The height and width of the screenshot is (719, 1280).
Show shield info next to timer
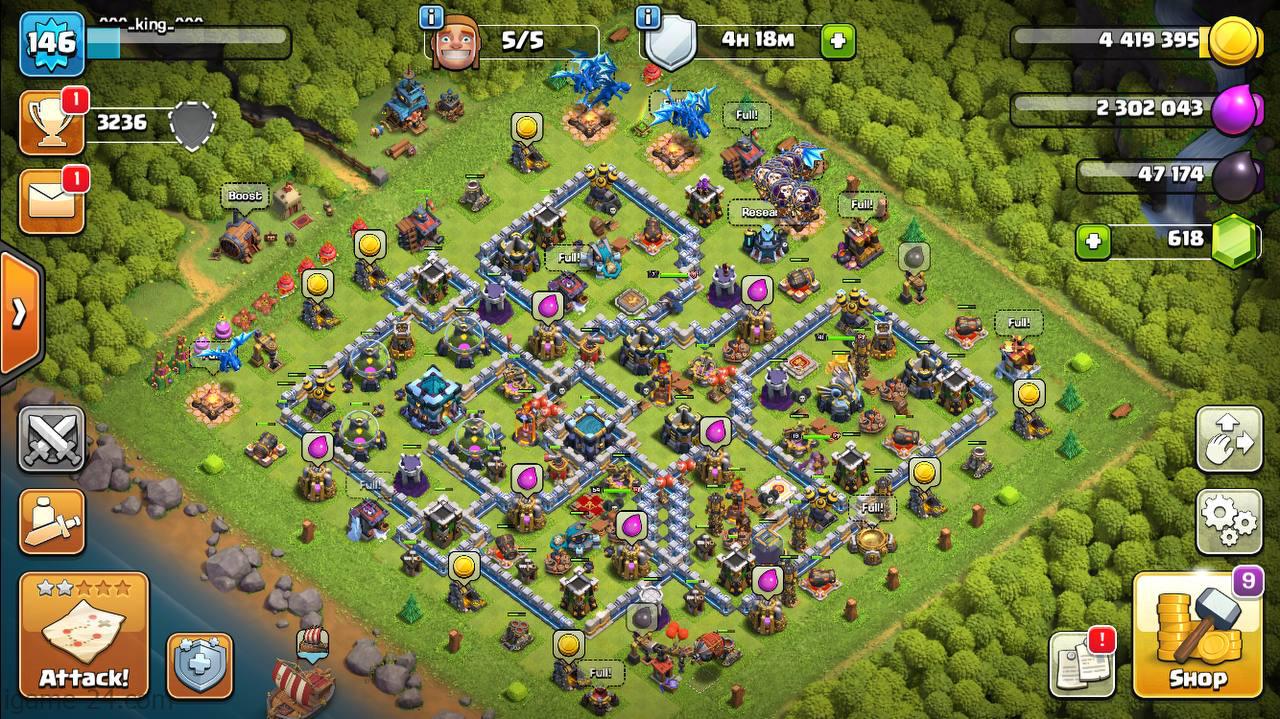[x=649, y=17]
